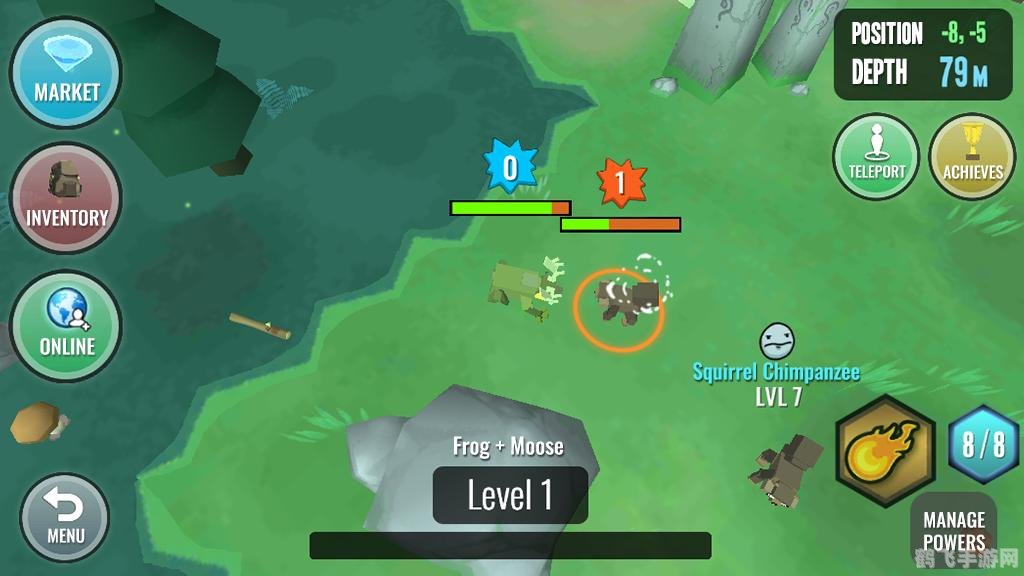Open the Inventory backpack button
The height and width of the screenshot is (576, 1024).
point(66,198)
